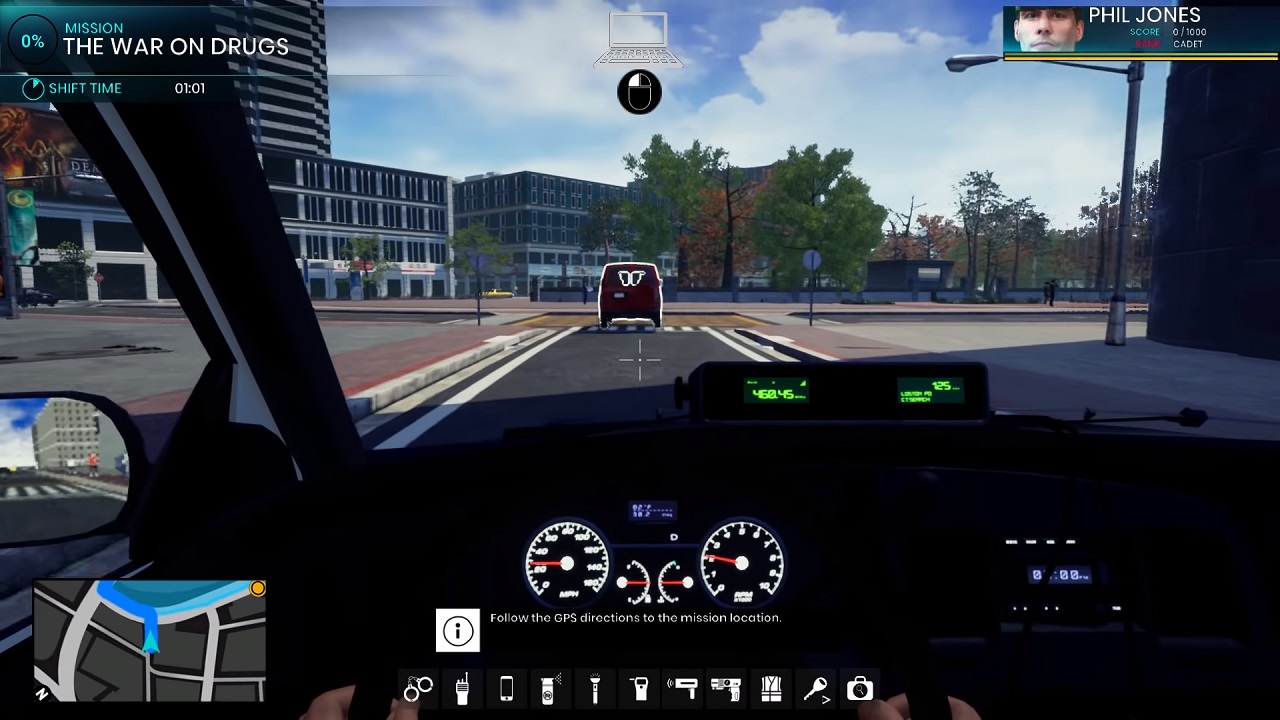Select the pepper spray can
Viewport: 1280px width, 720px height.
pos(549,688)
